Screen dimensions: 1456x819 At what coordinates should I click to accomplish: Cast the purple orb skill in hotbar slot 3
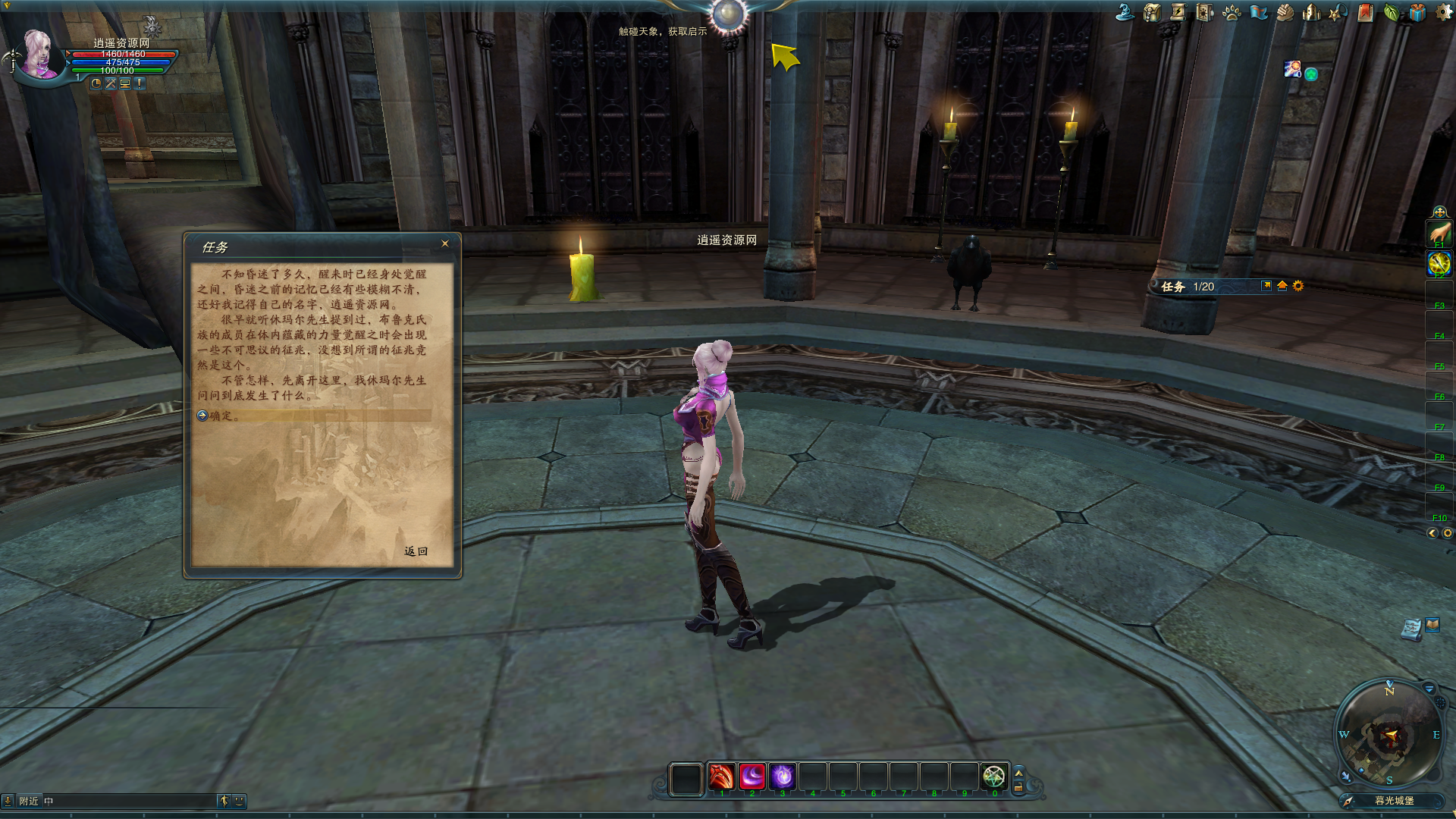point(783,775)
